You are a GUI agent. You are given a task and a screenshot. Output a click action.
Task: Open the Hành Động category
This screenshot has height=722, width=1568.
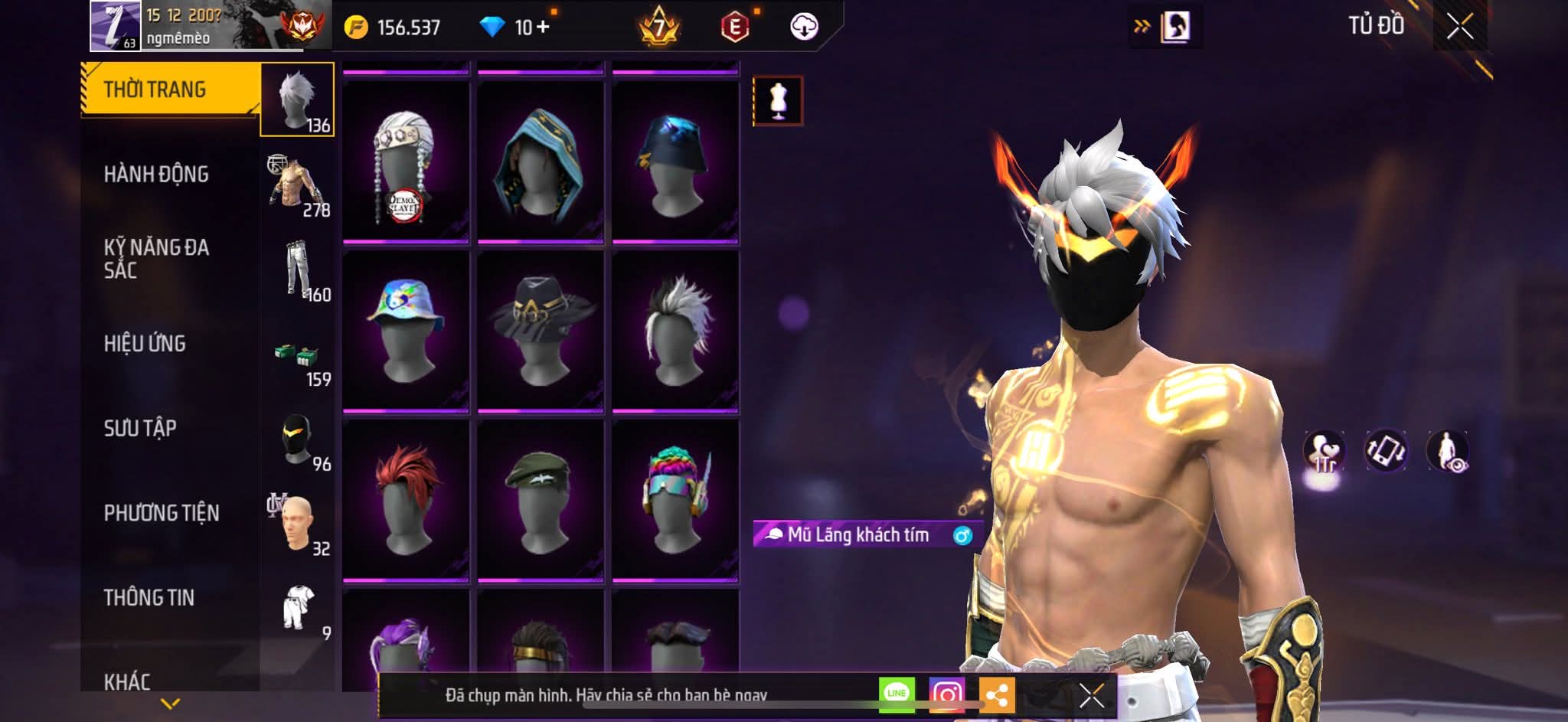point(156,175)
